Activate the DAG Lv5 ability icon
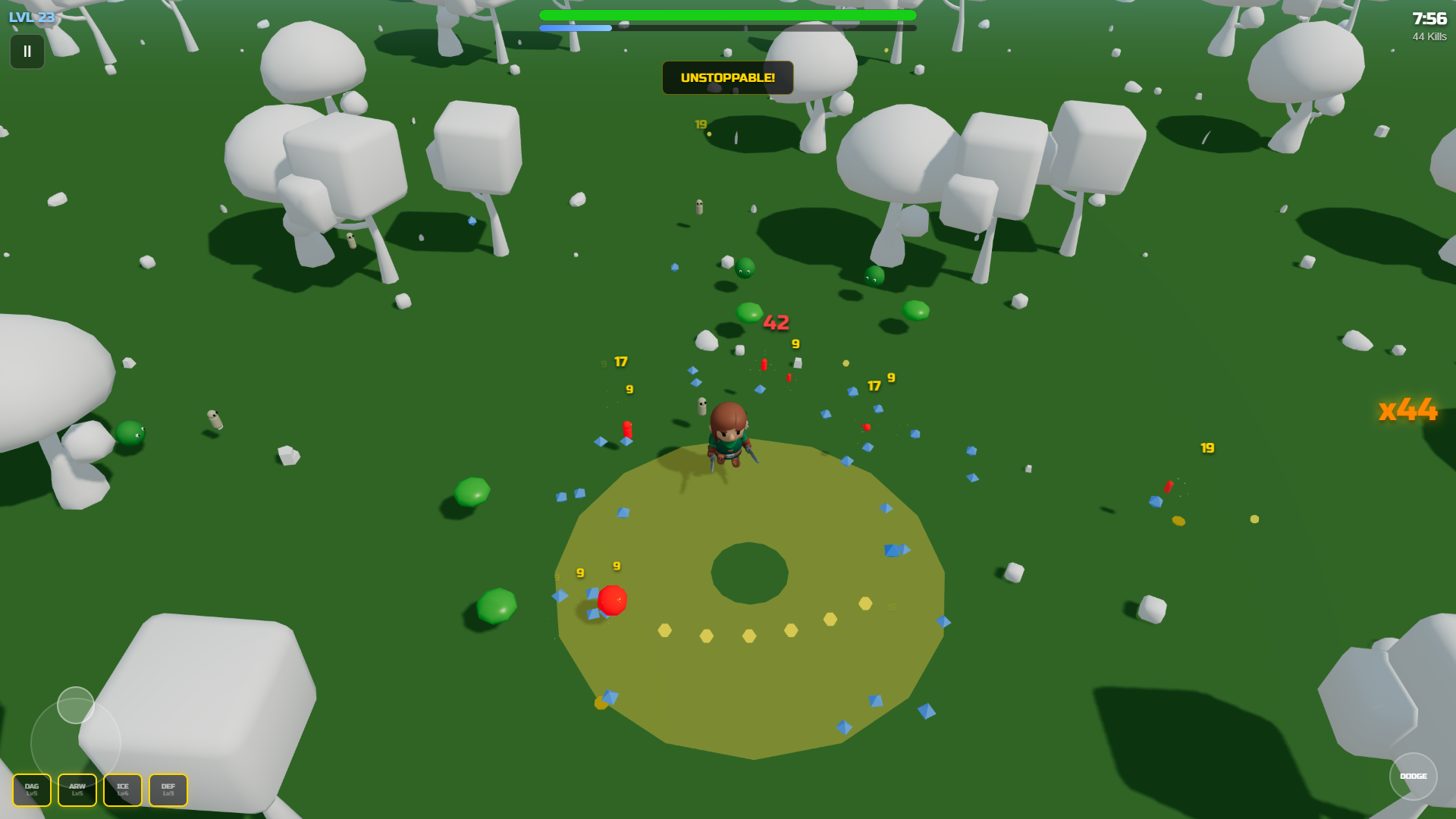Image resolution: width=1456 pixels, height=819 pixels. tap(32, 789)
